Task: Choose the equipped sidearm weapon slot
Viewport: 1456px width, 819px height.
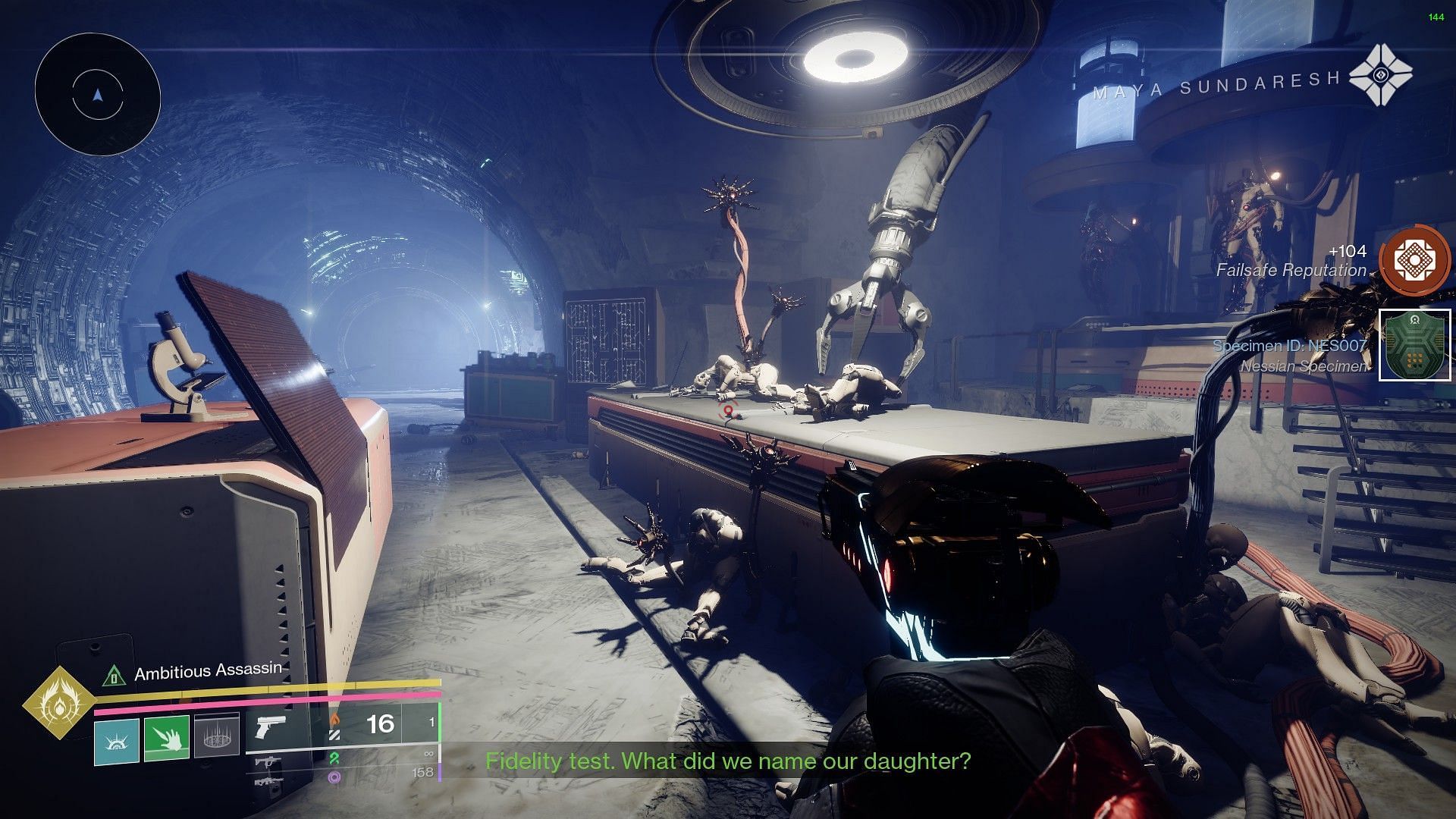Action: [271, 726]
